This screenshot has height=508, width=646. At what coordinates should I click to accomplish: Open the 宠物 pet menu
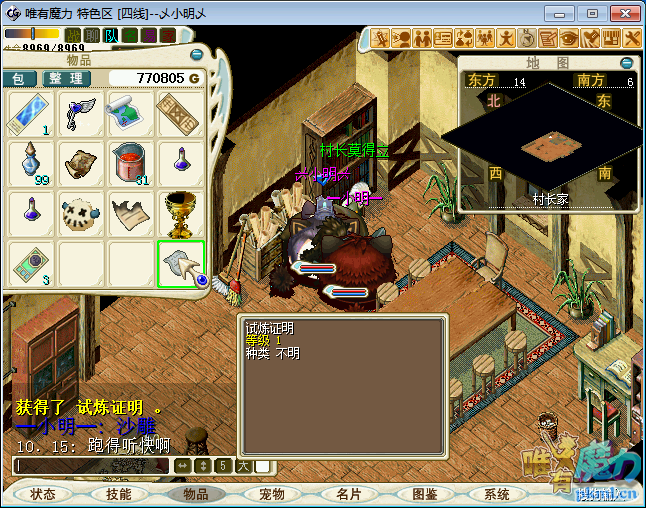tap(272, 494)
